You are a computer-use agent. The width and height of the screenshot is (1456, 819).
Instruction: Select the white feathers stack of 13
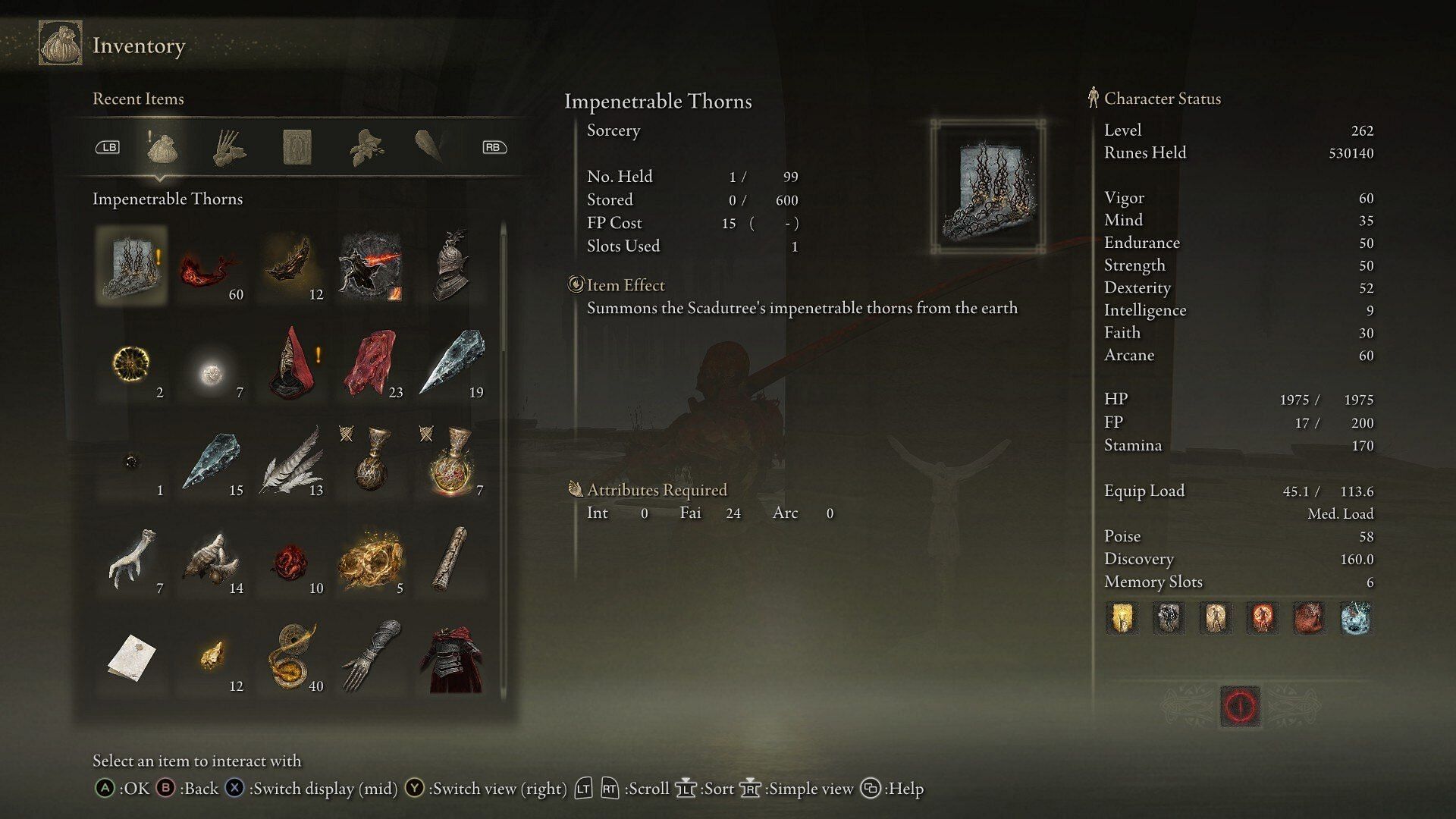pos(291,462)
